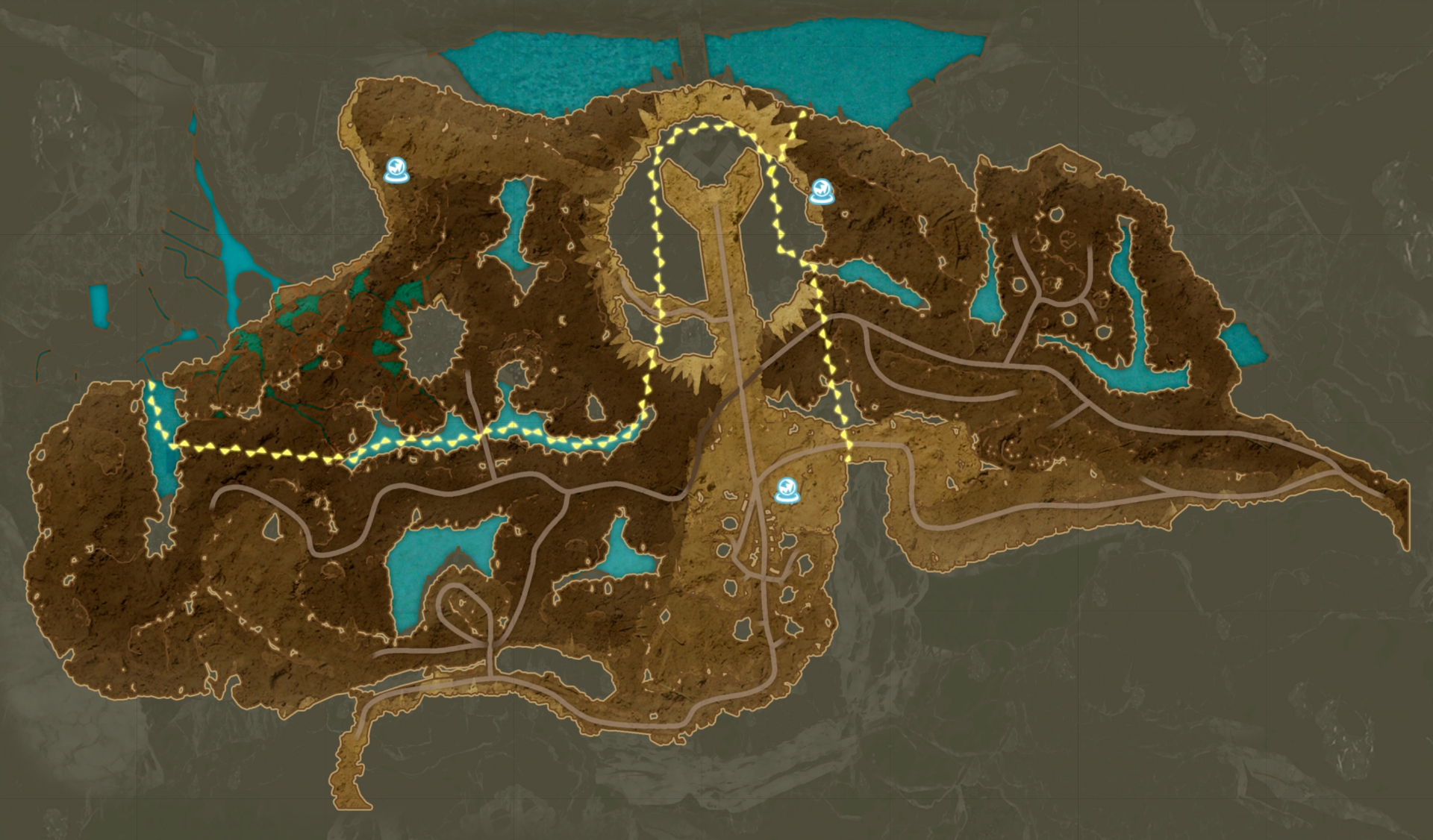The image size is (1433, 840).
Task: Select the orb marker in the sandy village area
Action: [x=785, y=490]
